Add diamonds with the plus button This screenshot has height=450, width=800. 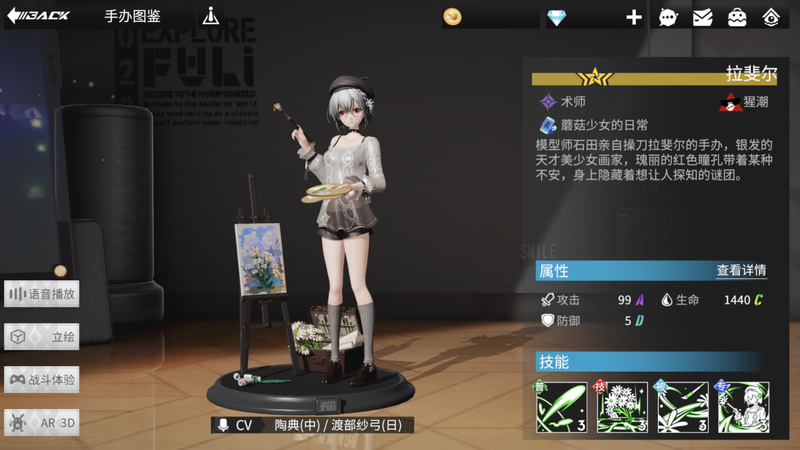click(x=634, y=17)
